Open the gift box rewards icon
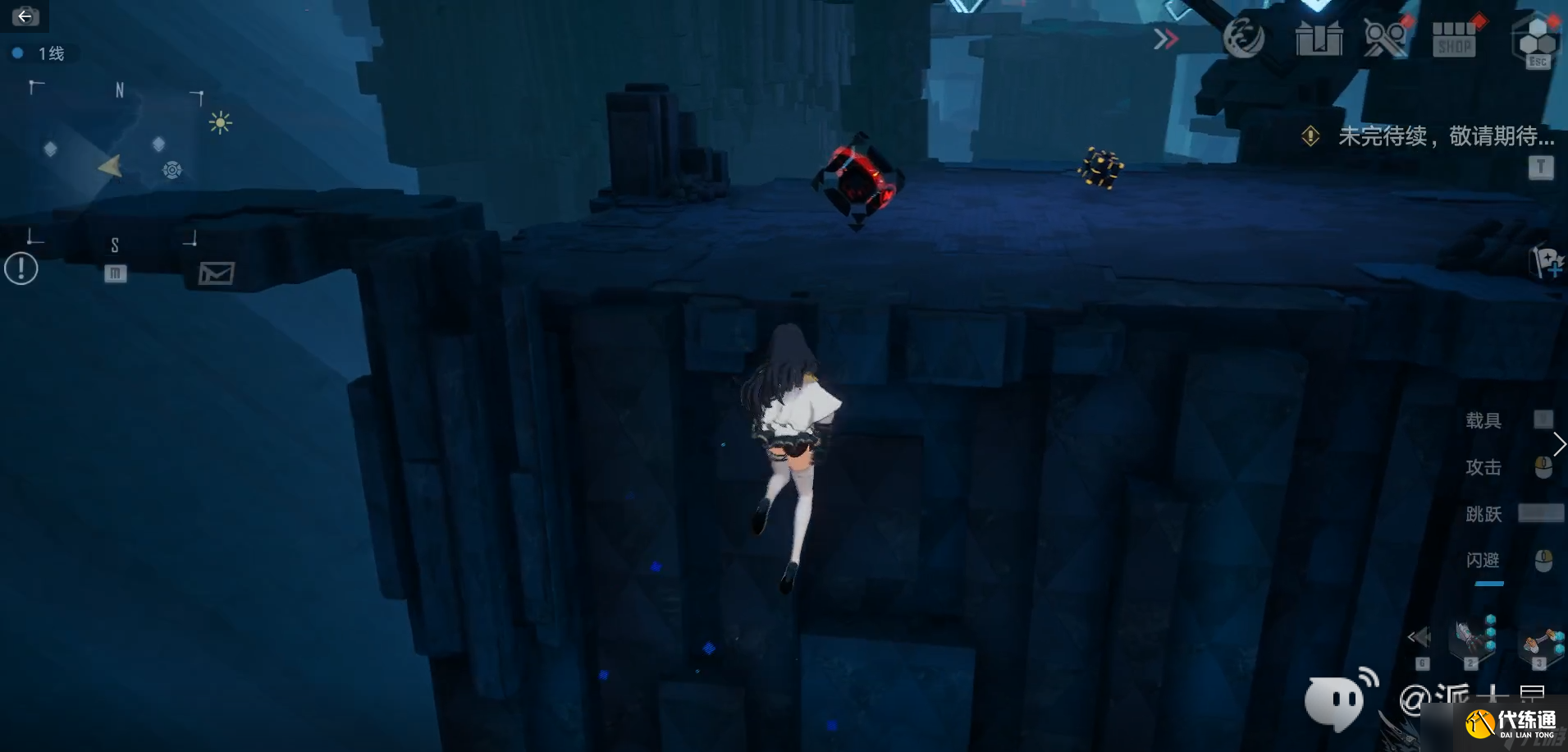 (1319, 39)
